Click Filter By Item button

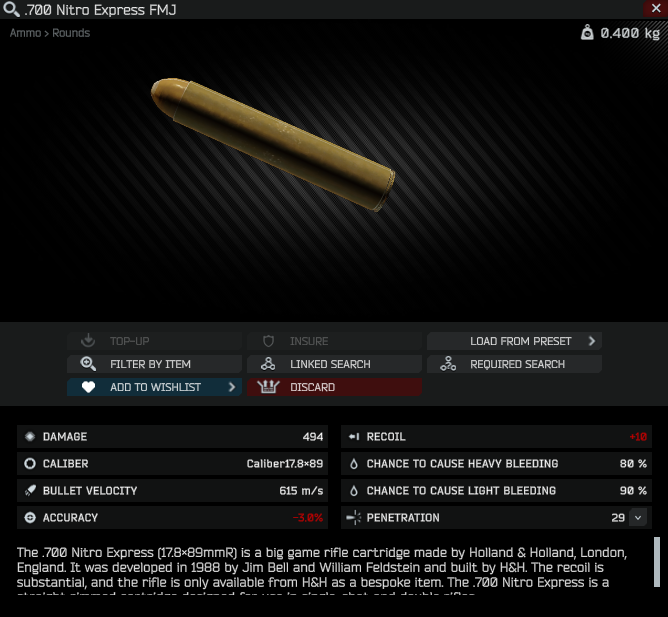154,364
